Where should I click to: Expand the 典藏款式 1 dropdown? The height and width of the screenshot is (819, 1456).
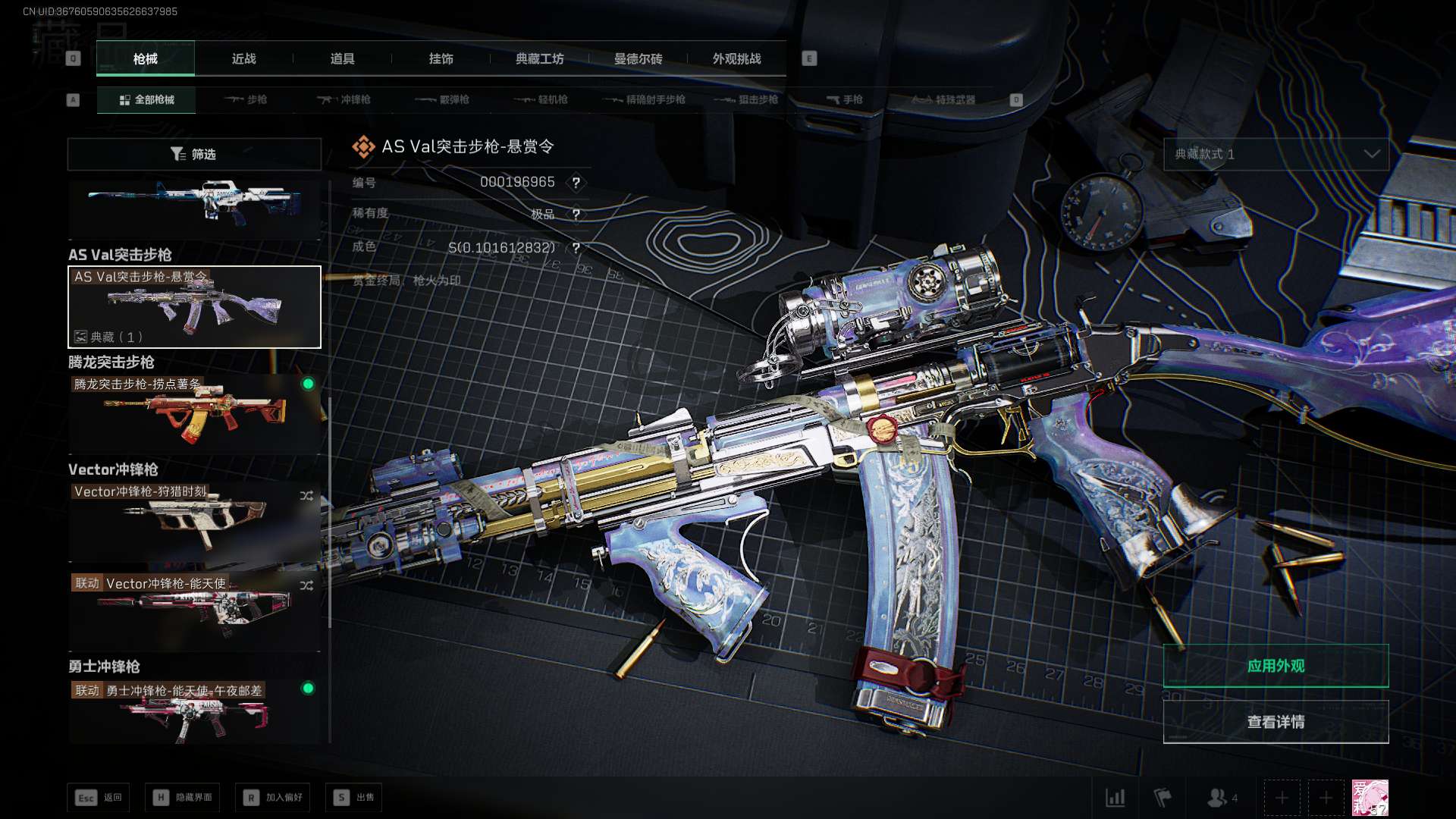[x=1276, y=154]
